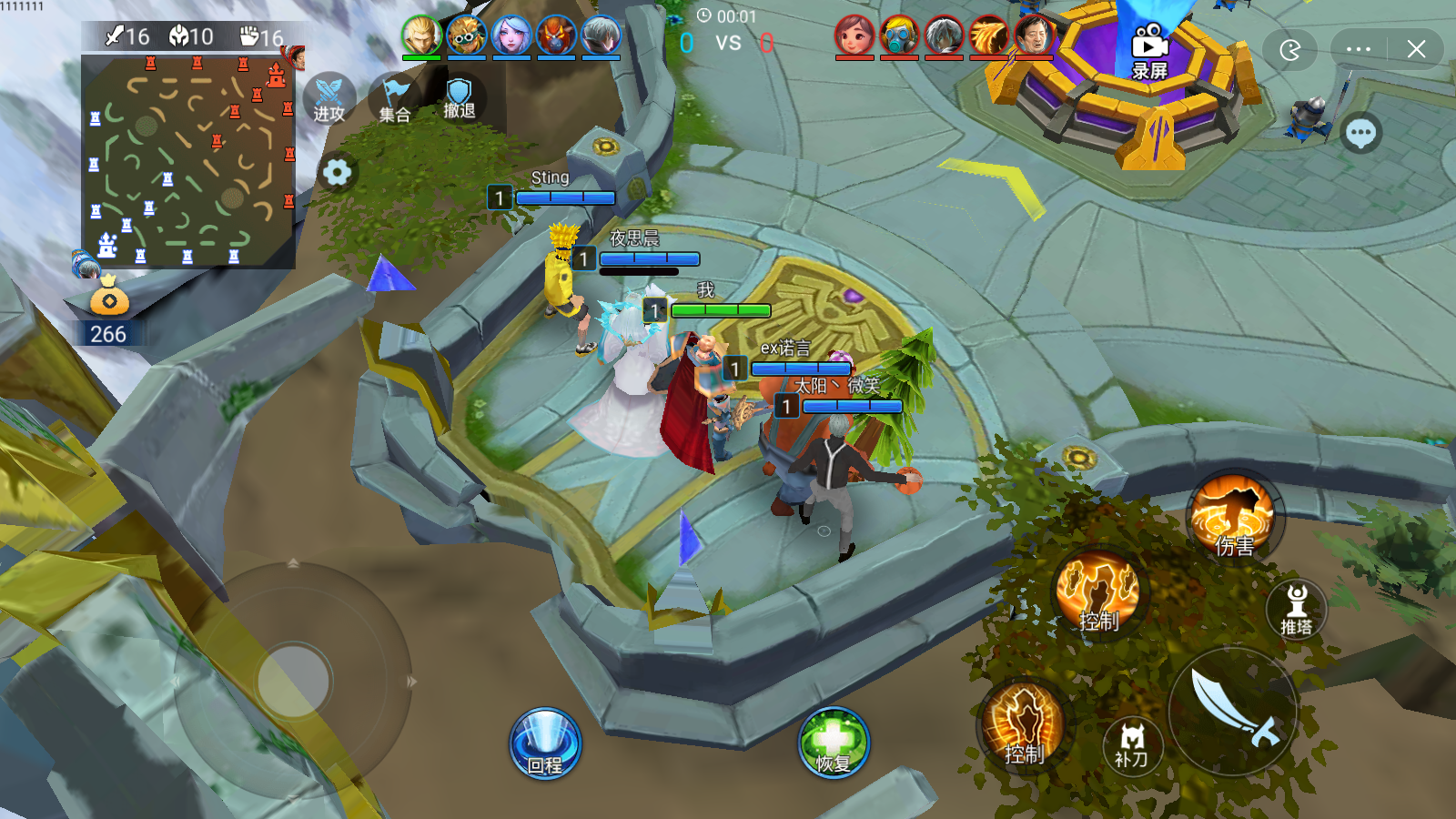The image size is (1456, 819).
Task: Hit the sword basic attack button
Action: [1233, 711]
